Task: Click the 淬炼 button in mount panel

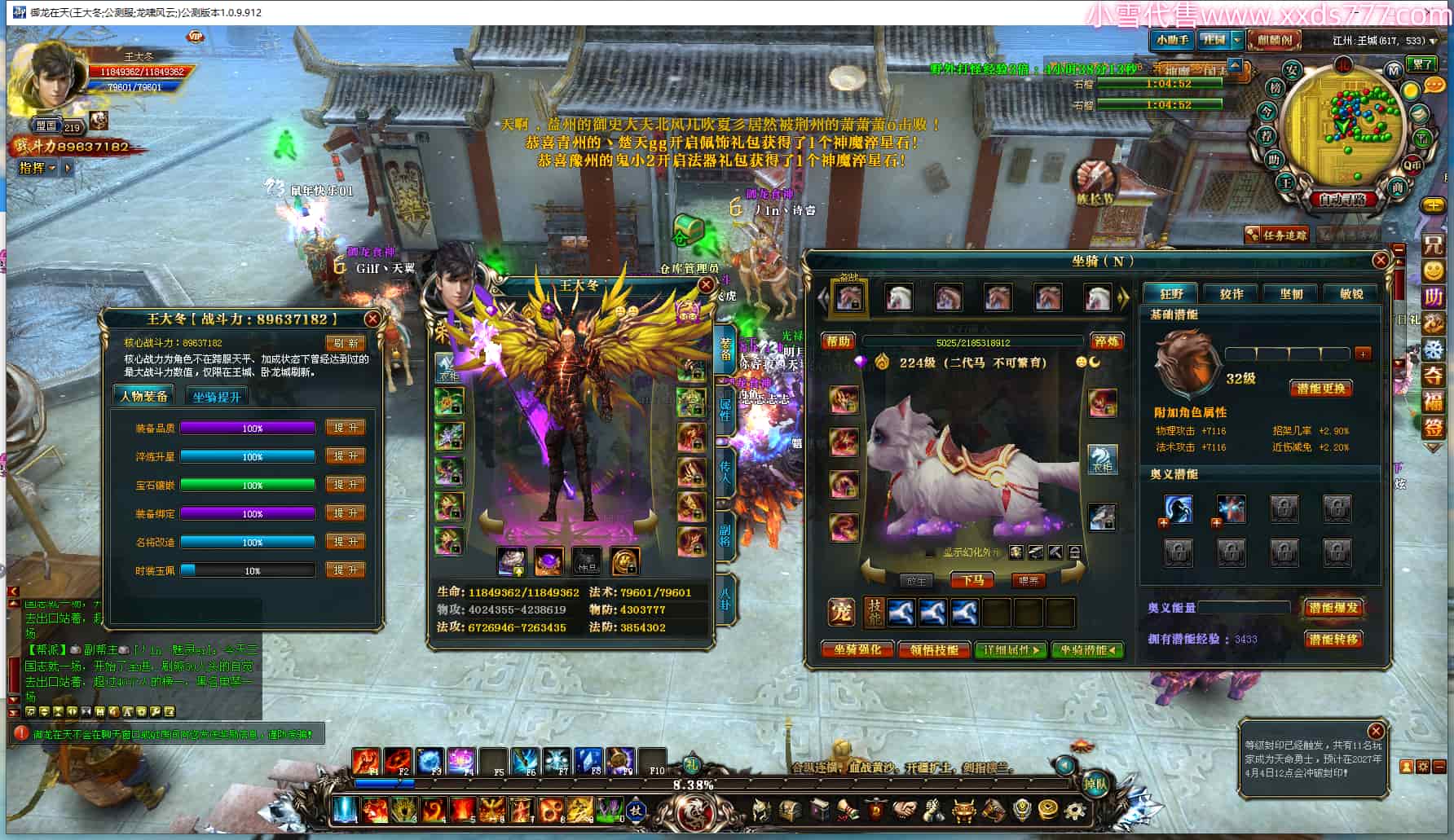Action: coord(1107,341)
